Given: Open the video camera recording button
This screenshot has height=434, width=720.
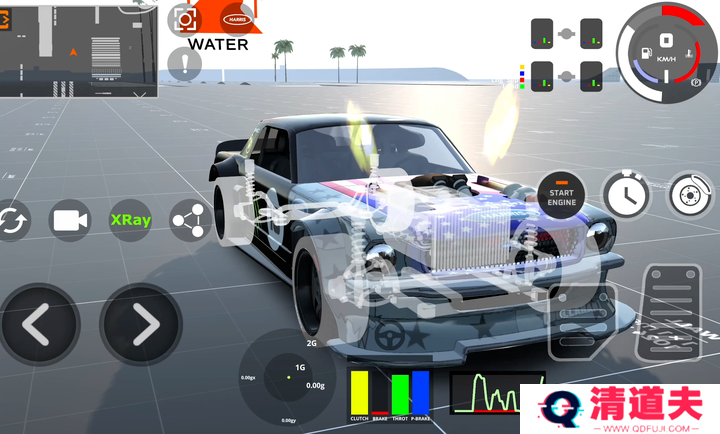Looking at the screenshot, I should click(x=69, y=220).
